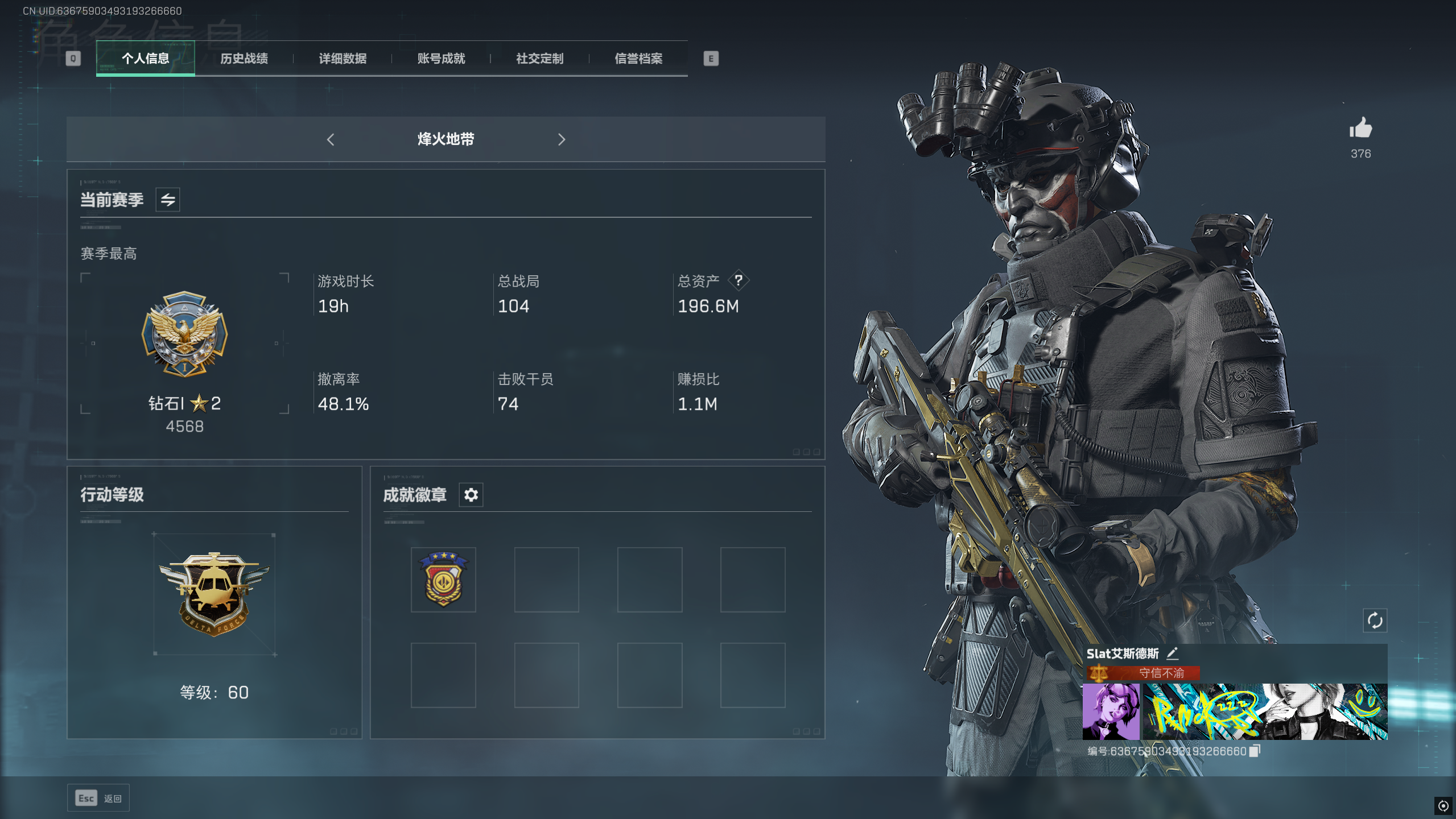This screenshot has height=819, width=1456.
Task: Select the 钻石 rank emblem
Action: (x=184, y=334)
